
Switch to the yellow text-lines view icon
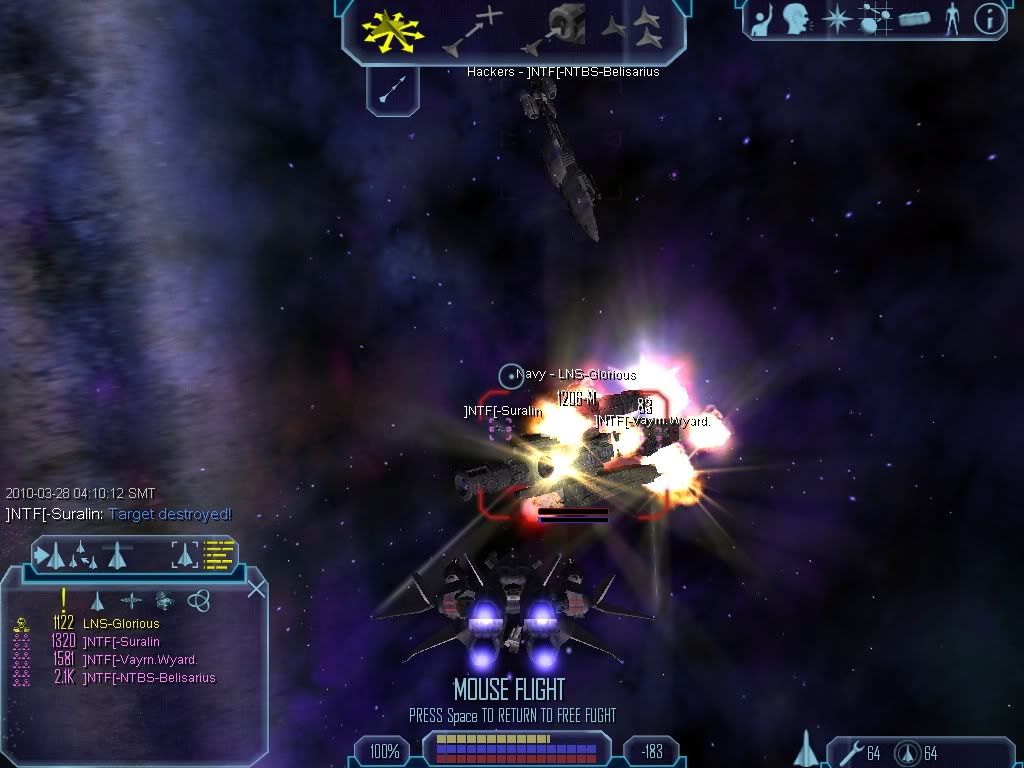(219, 554)
